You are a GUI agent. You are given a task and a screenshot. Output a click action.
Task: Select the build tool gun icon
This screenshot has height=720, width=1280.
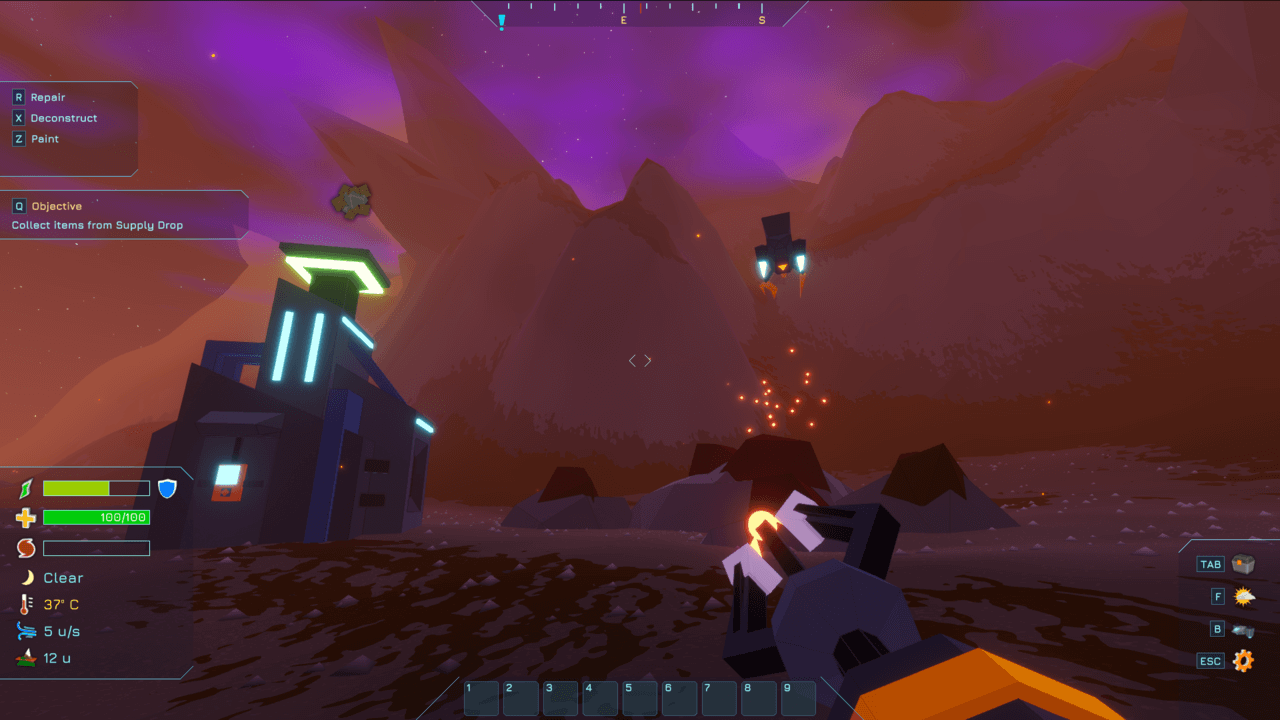[1243, 630]
